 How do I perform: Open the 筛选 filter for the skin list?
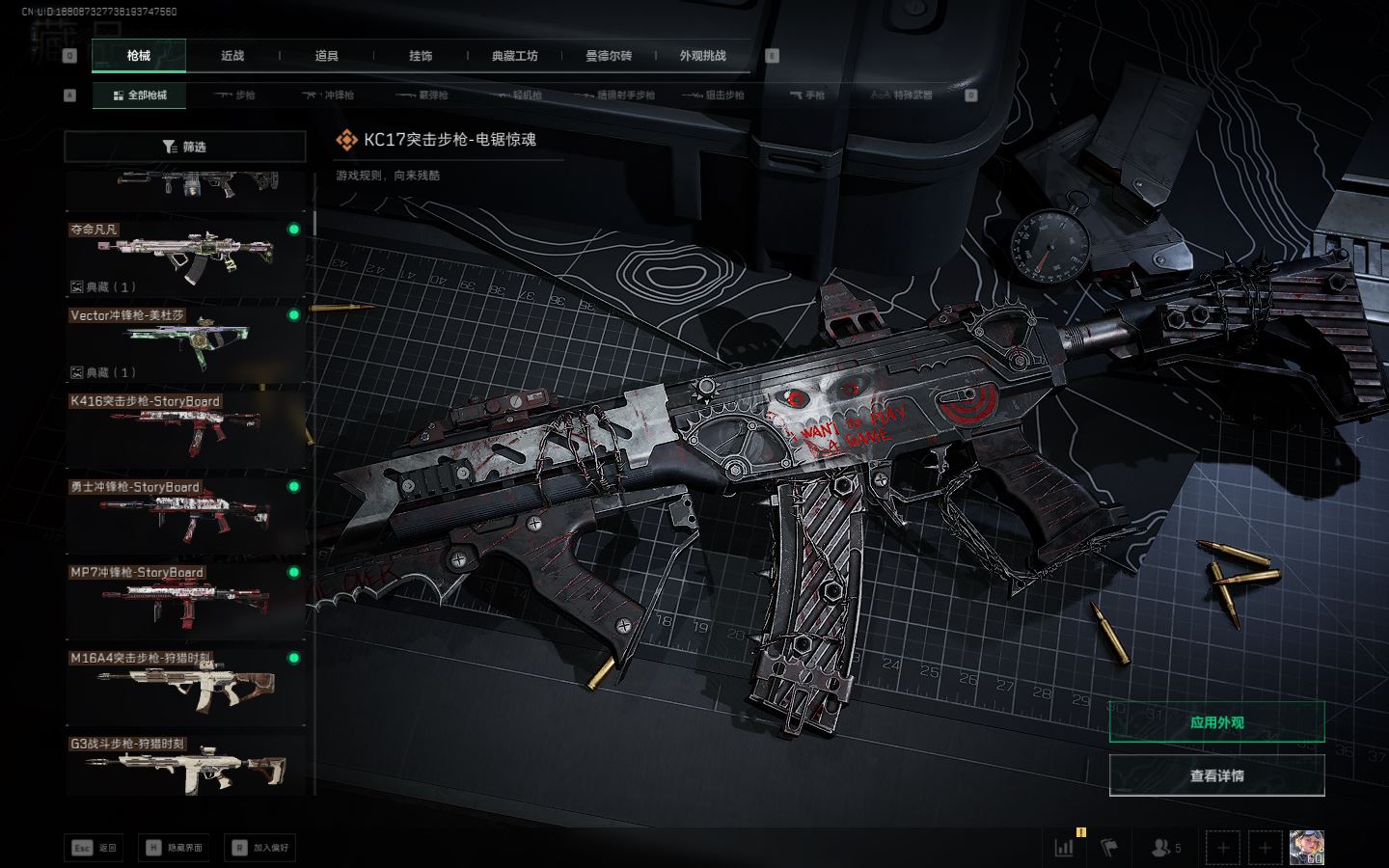pyautogui.click(x=184, y=147)
